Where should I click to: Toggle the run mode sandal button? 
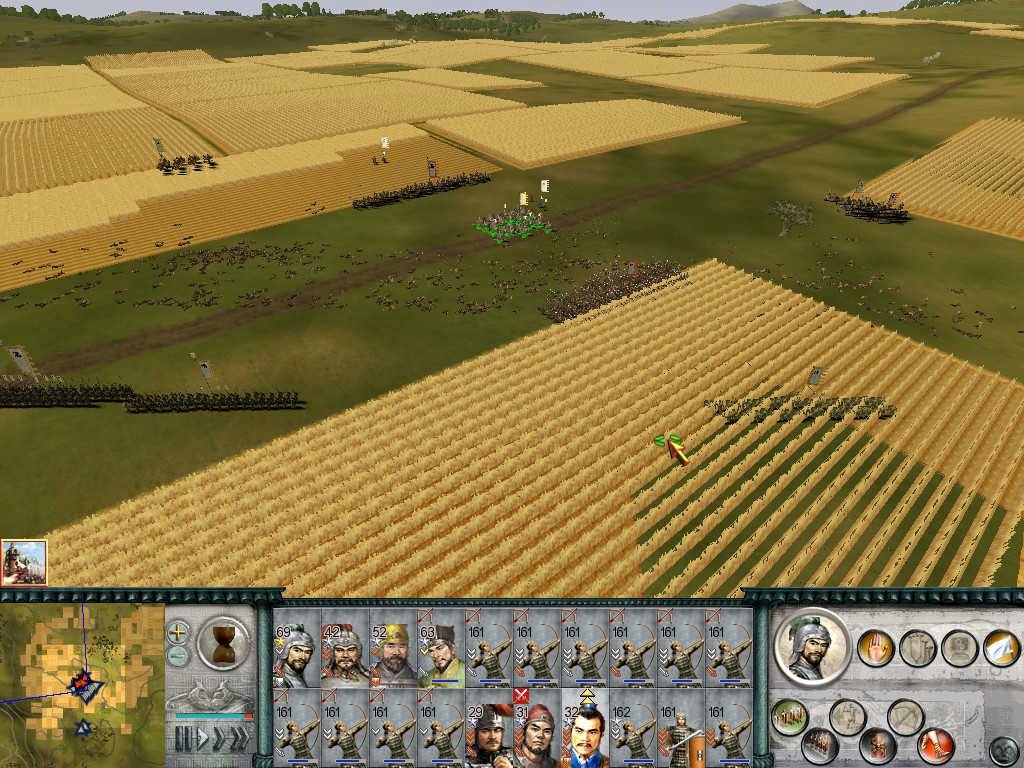click(x=935, y=746)
